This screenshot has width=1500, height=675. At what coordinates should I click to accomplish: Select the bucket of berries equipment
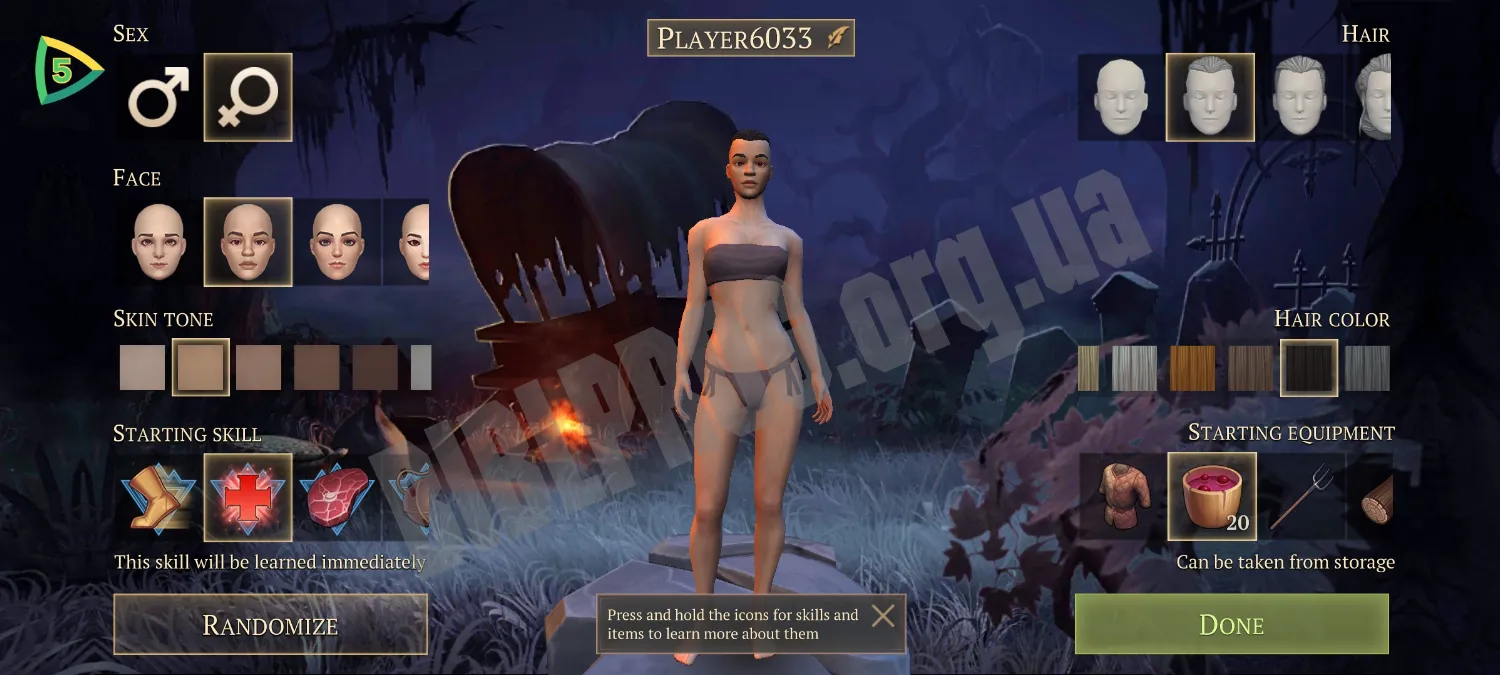pyautogui.click(x=1211, y=496)
